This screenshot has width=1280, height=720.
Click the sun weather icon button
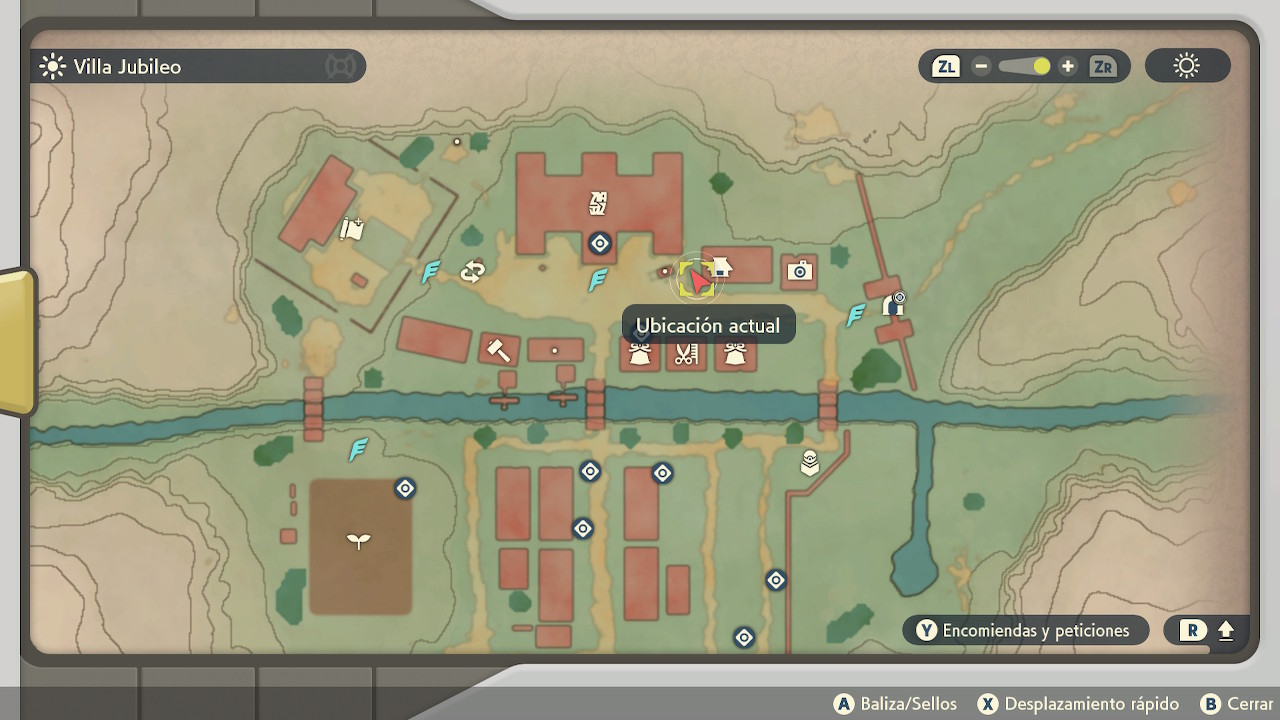(1187, 67)
